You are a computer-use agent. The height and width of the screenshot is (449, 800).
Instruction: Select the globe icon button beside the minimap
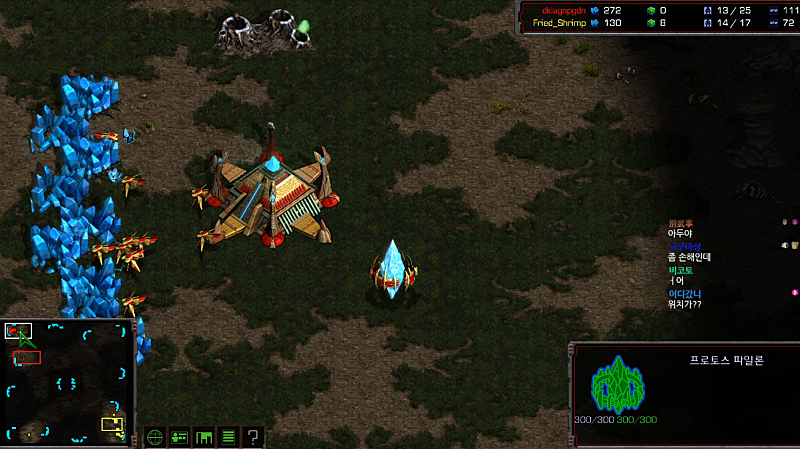[x=155, y=437]
